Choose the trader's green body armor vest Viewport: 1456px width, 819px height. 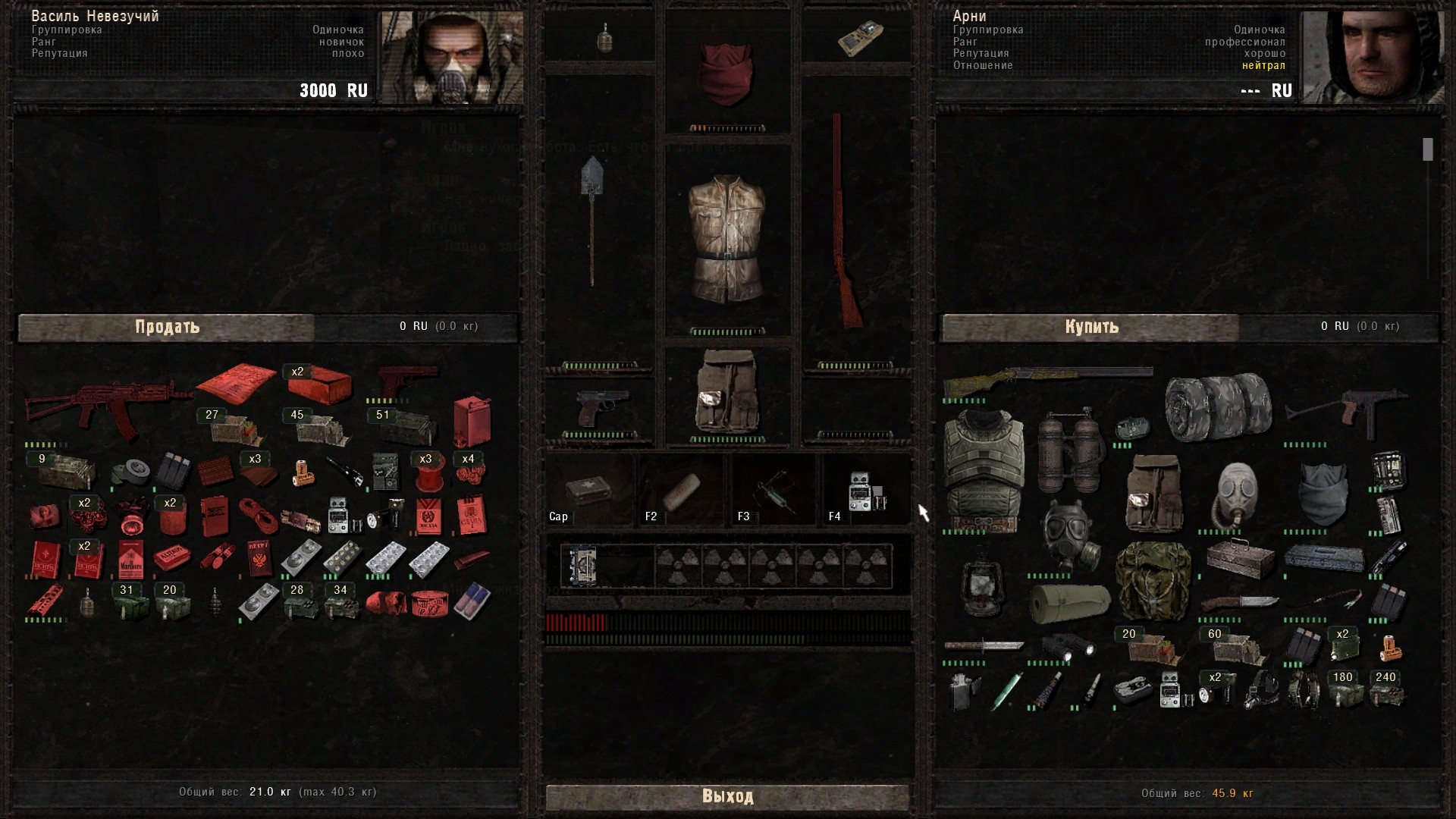click(984, 469)
